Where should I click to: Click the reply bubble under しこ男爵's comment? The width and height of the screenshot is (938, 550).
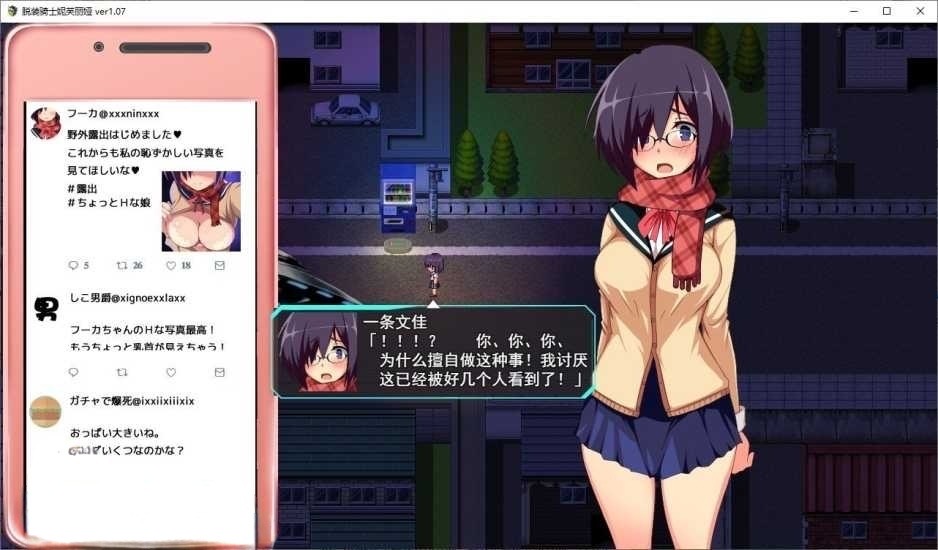tap(73, 372)
